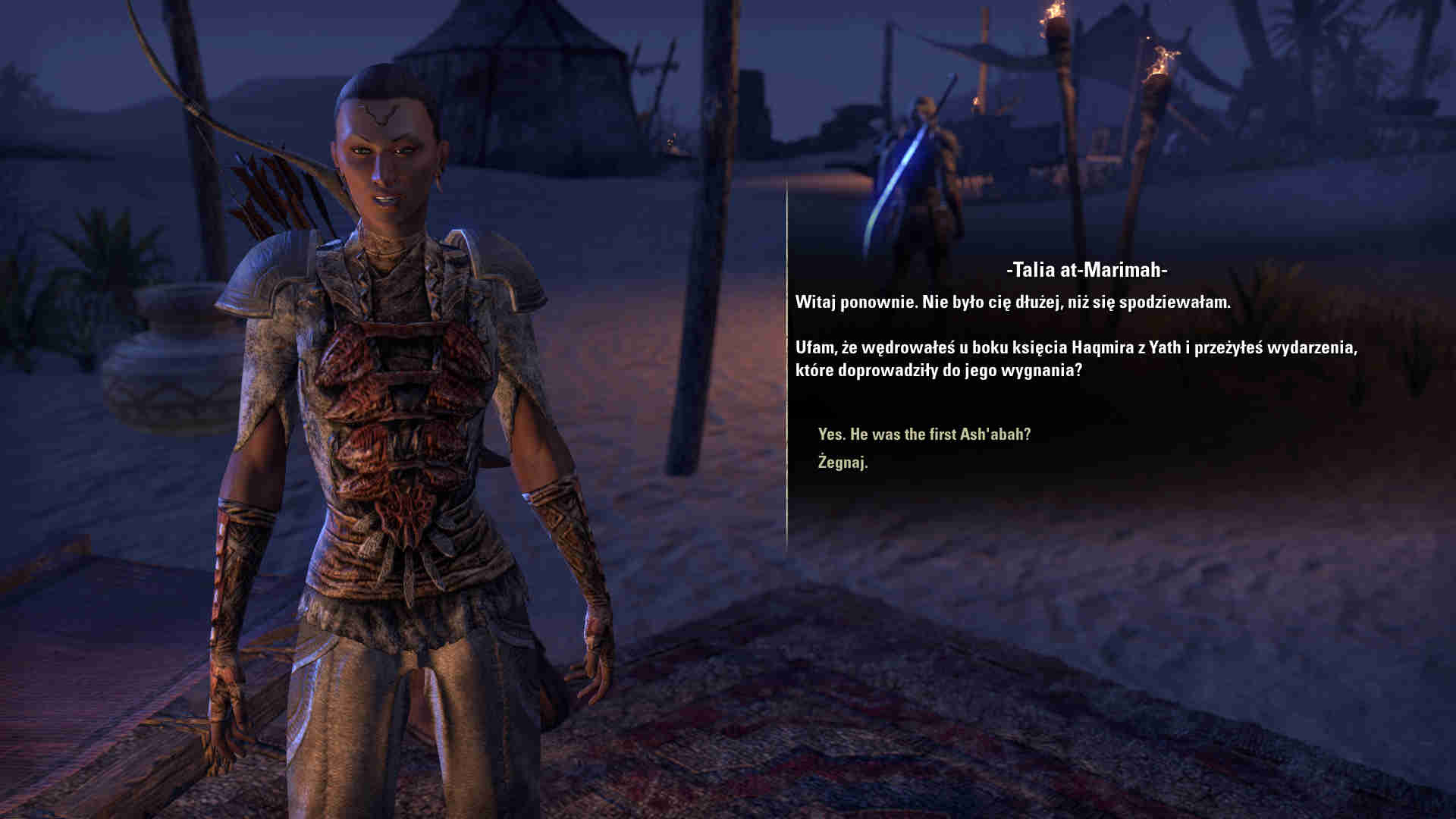Choose reply "Yes. He was the first Ash'abah?"
This screenshot has height=819, width=1456.
coord(924,435)
